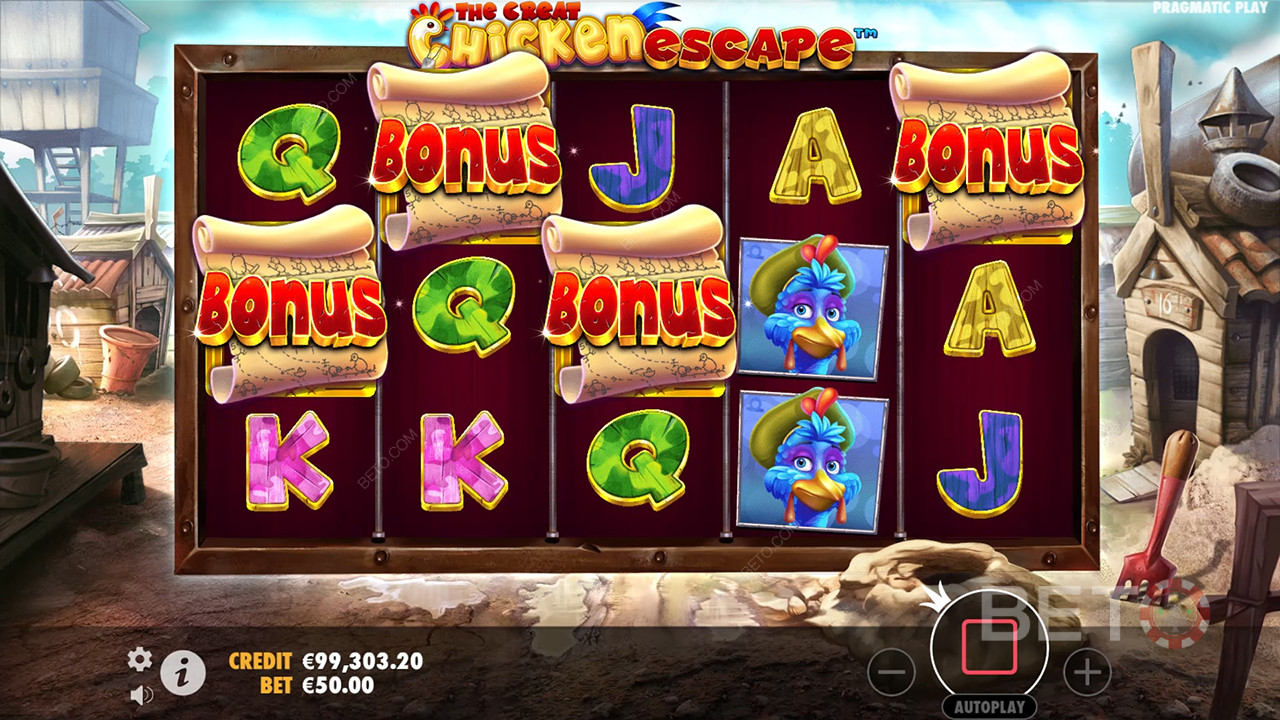Open the settings gear menu
1280x720 pixels.
[x=140, y=659]
